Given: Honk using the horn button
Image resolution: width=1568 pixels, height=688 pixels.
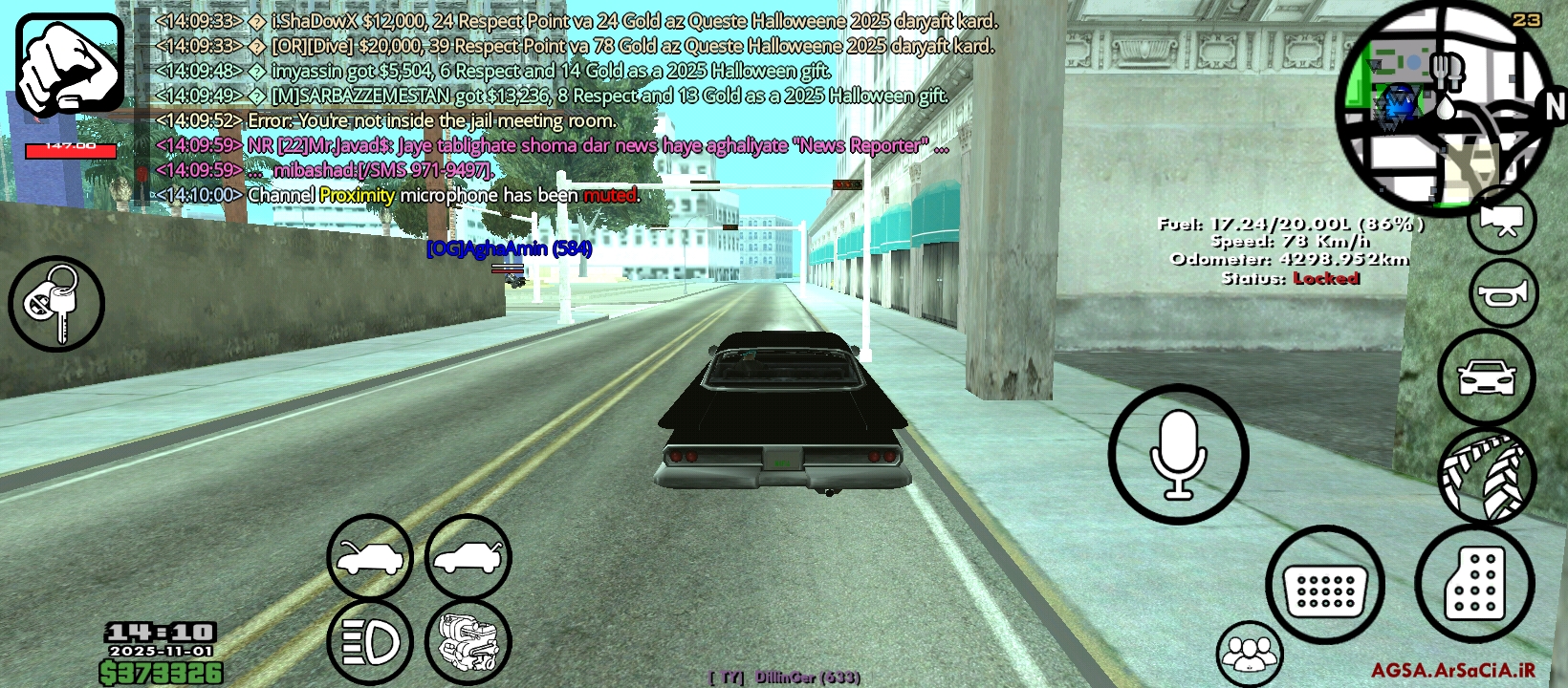Looking at the screenshot, I should tap(1503, 294).
